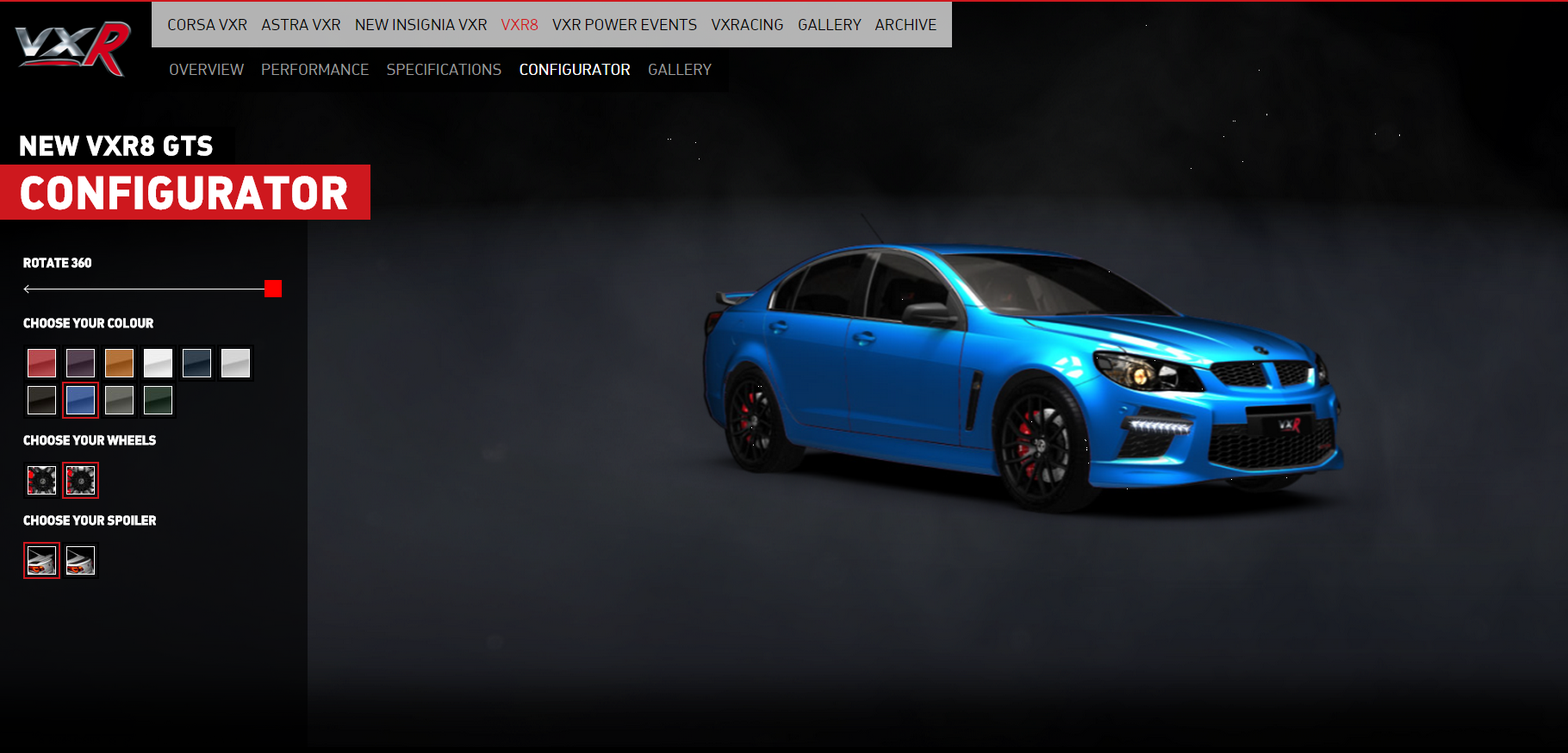Select the low-profile second spoiler option
1568x753 pixels.
pyautogui.click(x=80, y=560)
